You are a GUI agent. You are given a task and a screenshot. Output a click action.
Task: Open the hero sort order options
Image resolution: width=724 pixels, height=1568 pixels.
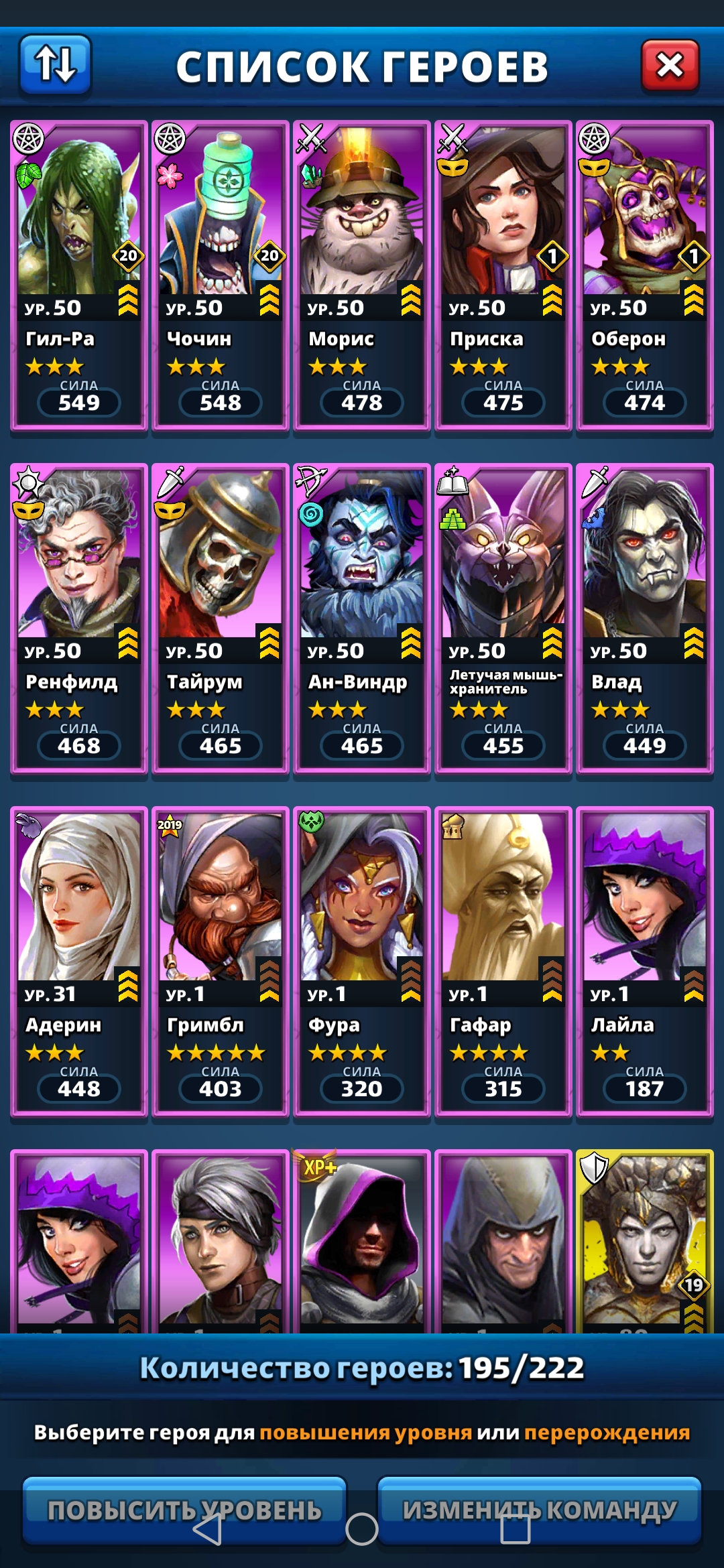click(x=55, y=64)
